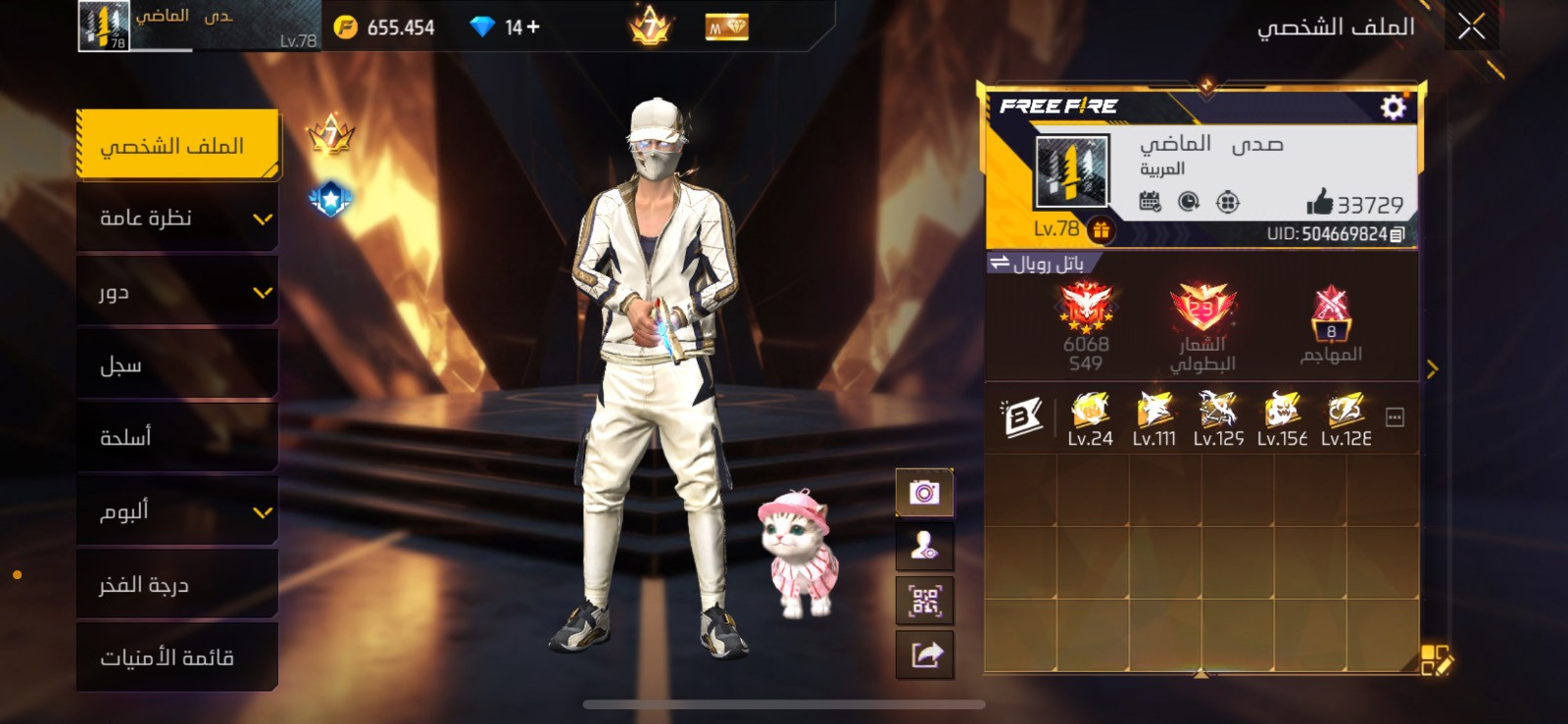The height and width of the screenshot is (724, 1568).
Task: Click the thumbs-up likes icon
Action: click(x=1319, y=203)
